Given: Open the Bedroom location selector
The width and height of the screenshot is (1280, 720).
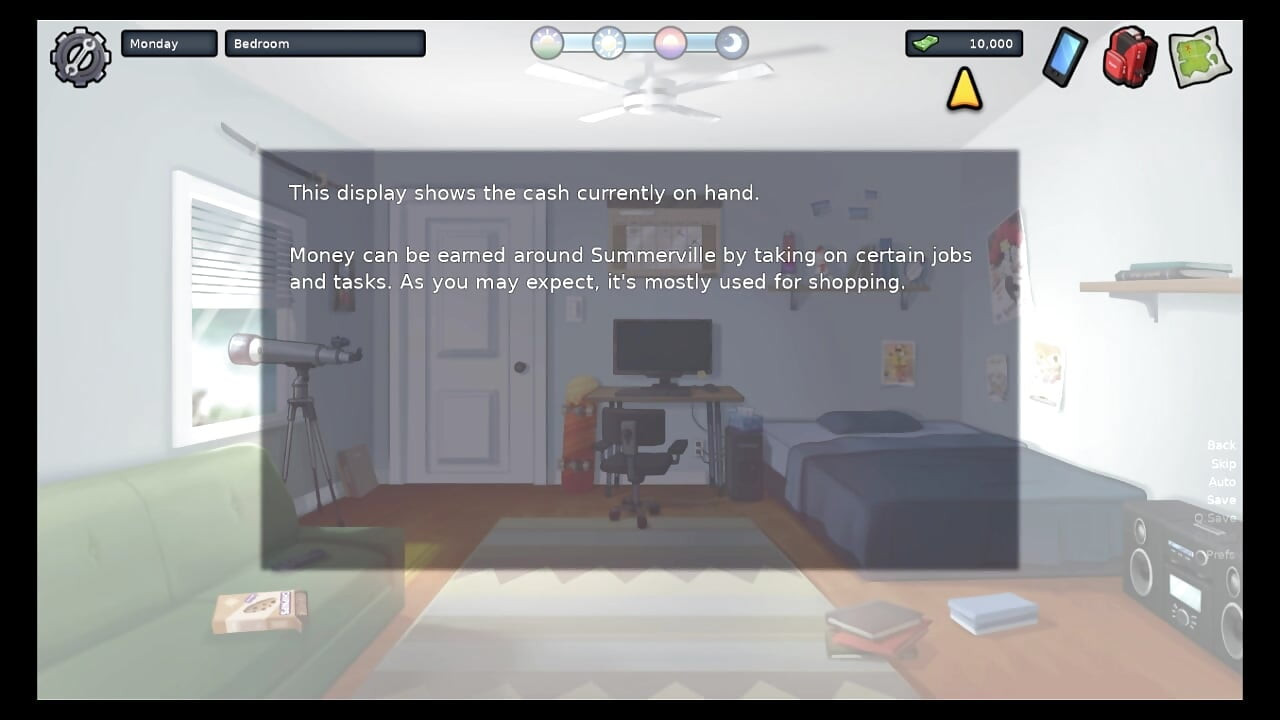Looking at the screenshot, I should coord(325,43).
